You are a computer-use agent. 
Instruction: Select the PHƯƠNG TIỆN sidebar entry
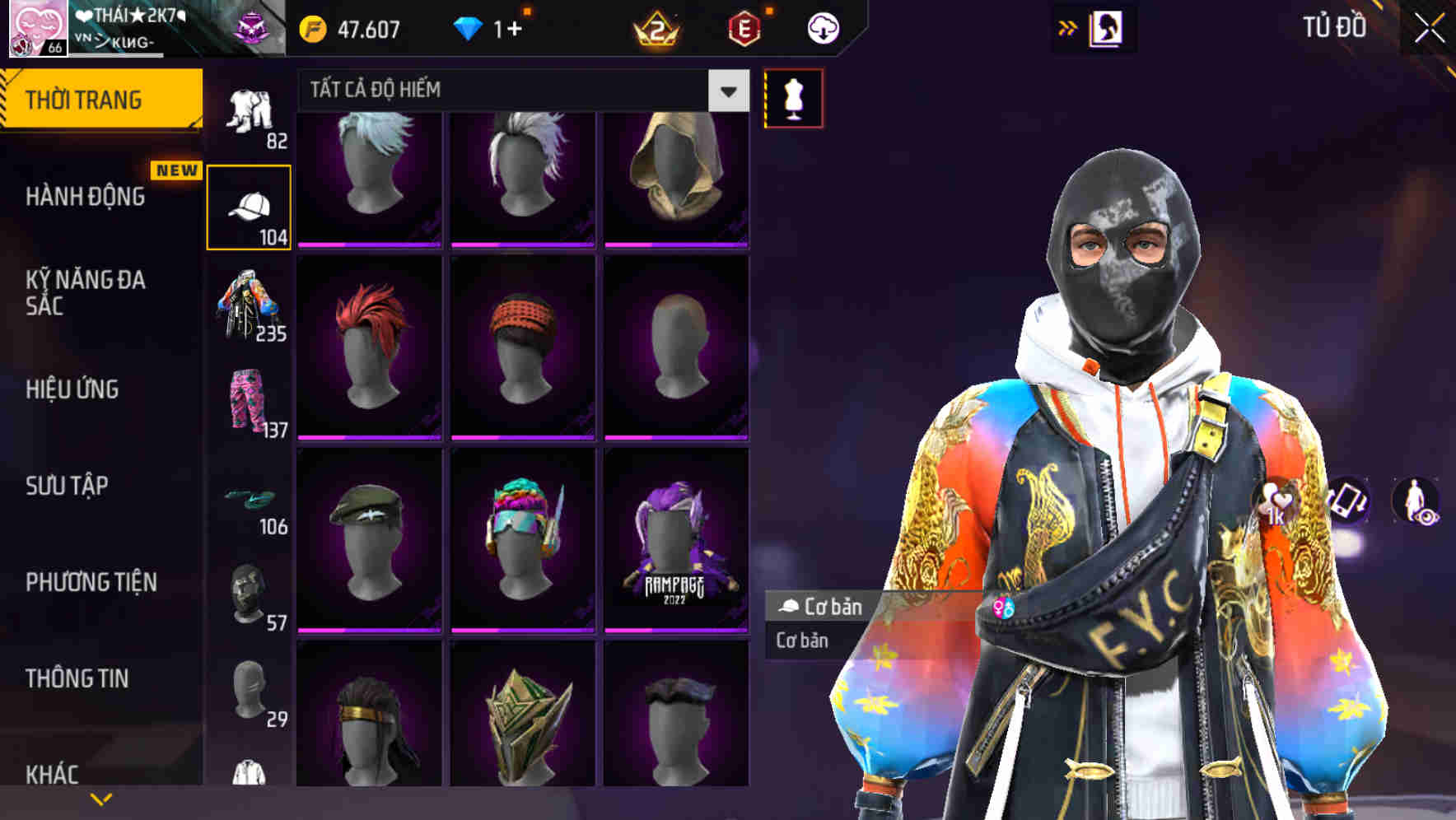coord(89,582)
